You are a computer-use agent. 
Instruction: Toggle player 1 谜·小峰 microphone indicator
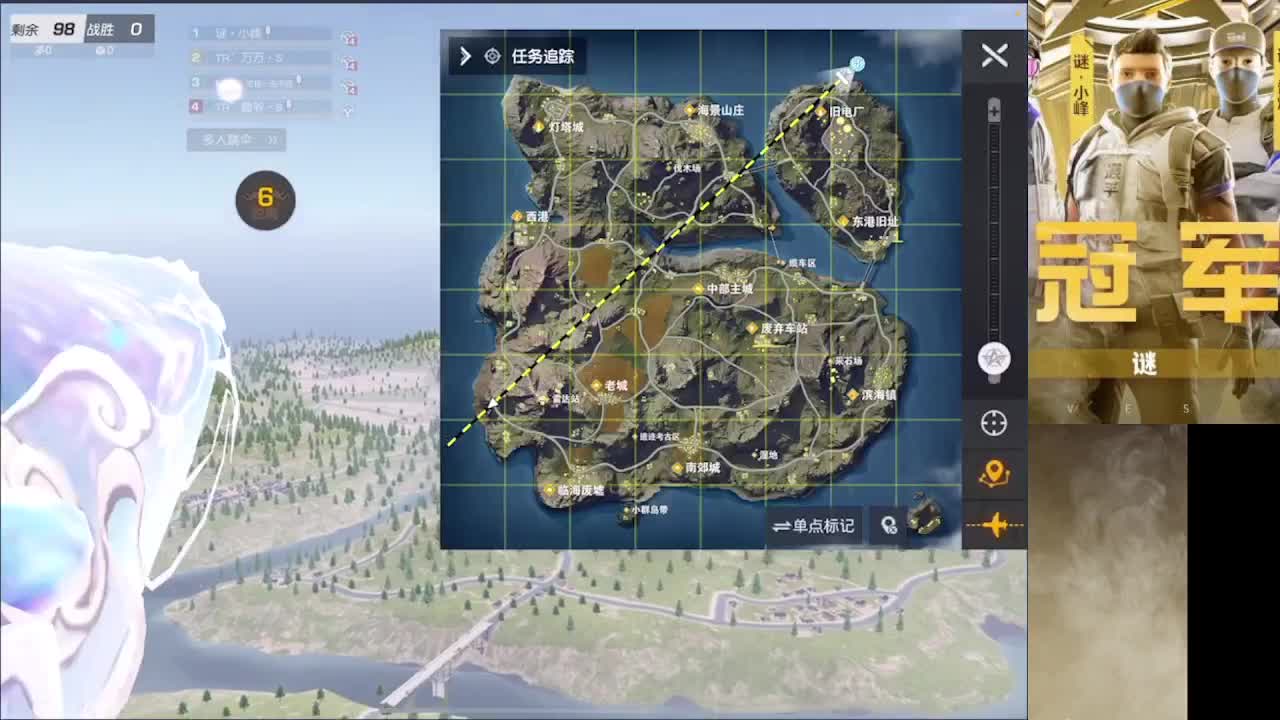tap(268, 32)
